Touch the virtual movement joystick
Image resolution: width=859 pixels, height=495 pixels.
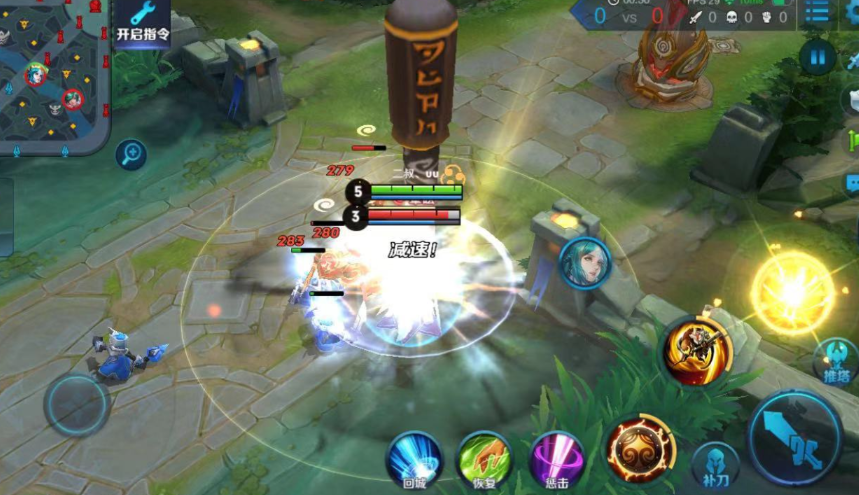(76, 405)
